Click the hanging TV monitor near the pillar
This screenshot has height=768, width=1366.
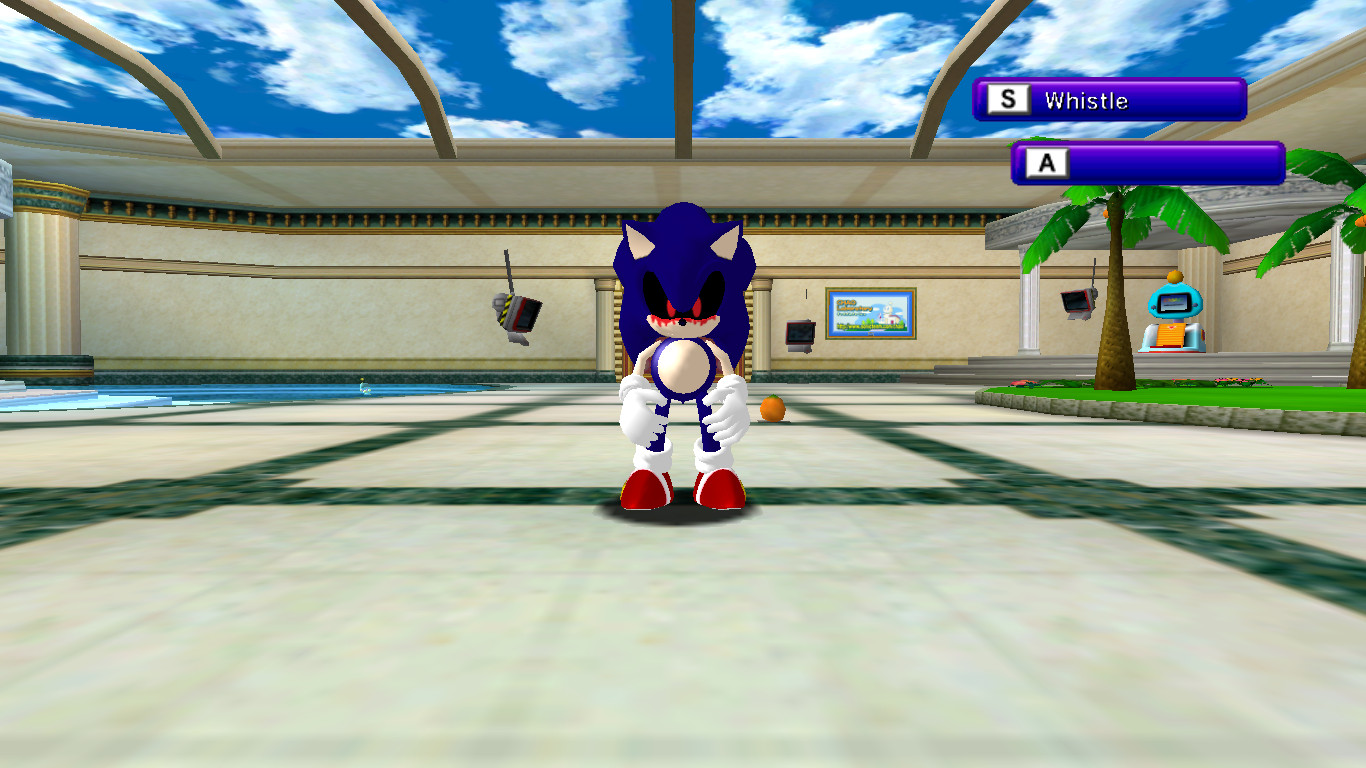coord(800,334)
